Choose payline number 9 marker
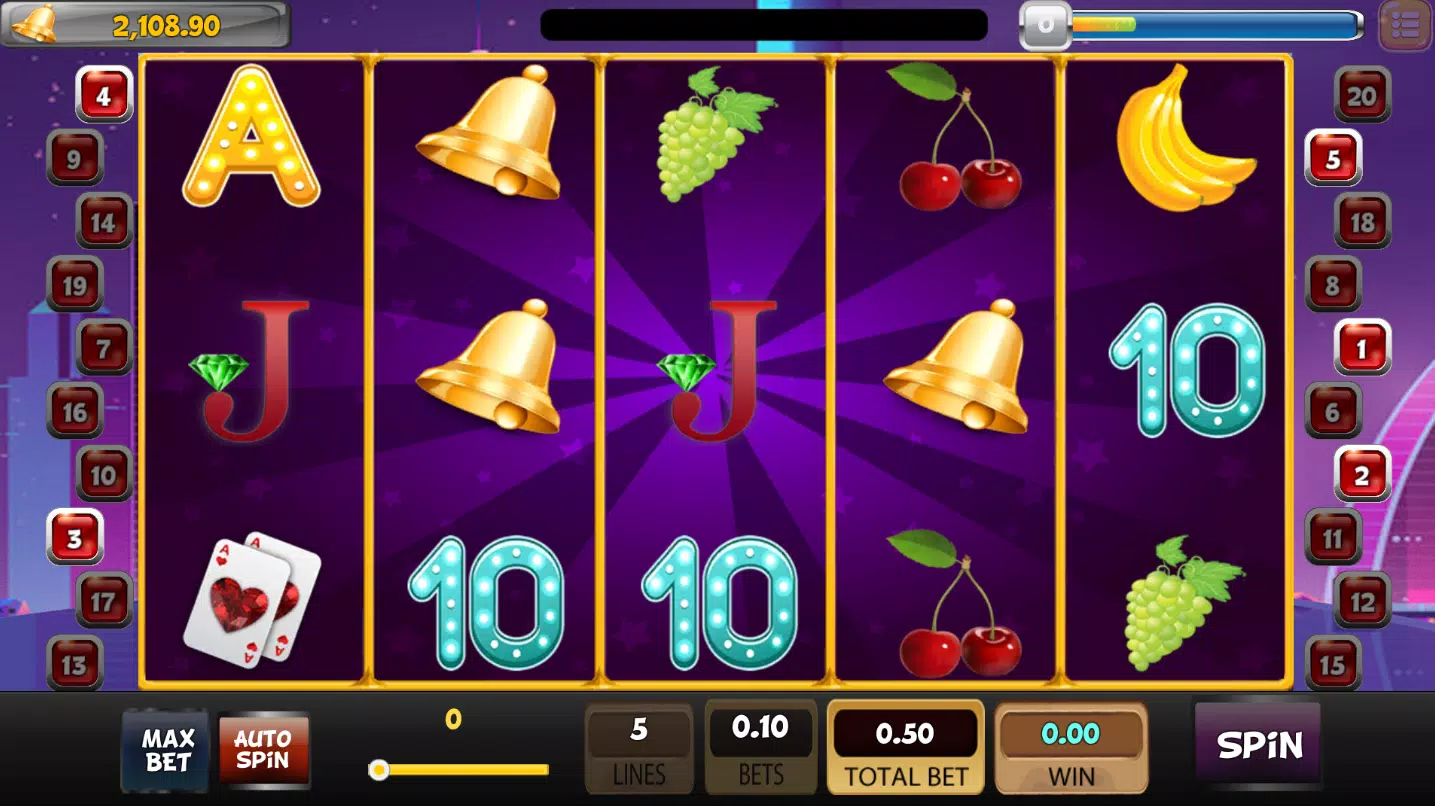The width and height of the screenshot is (1435, 806). pos(75,158)
